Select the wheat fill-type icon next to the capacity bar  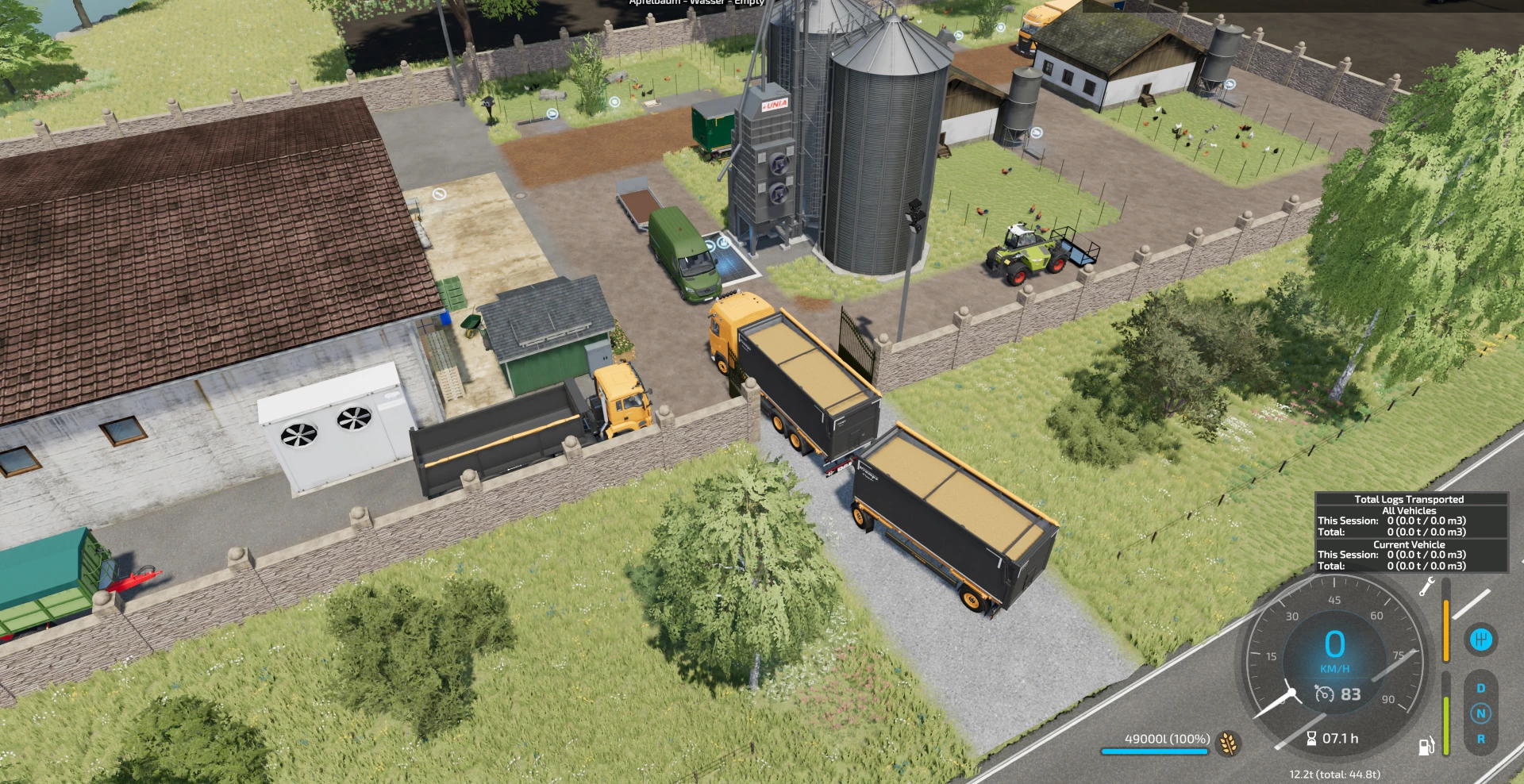[1229, 744]
